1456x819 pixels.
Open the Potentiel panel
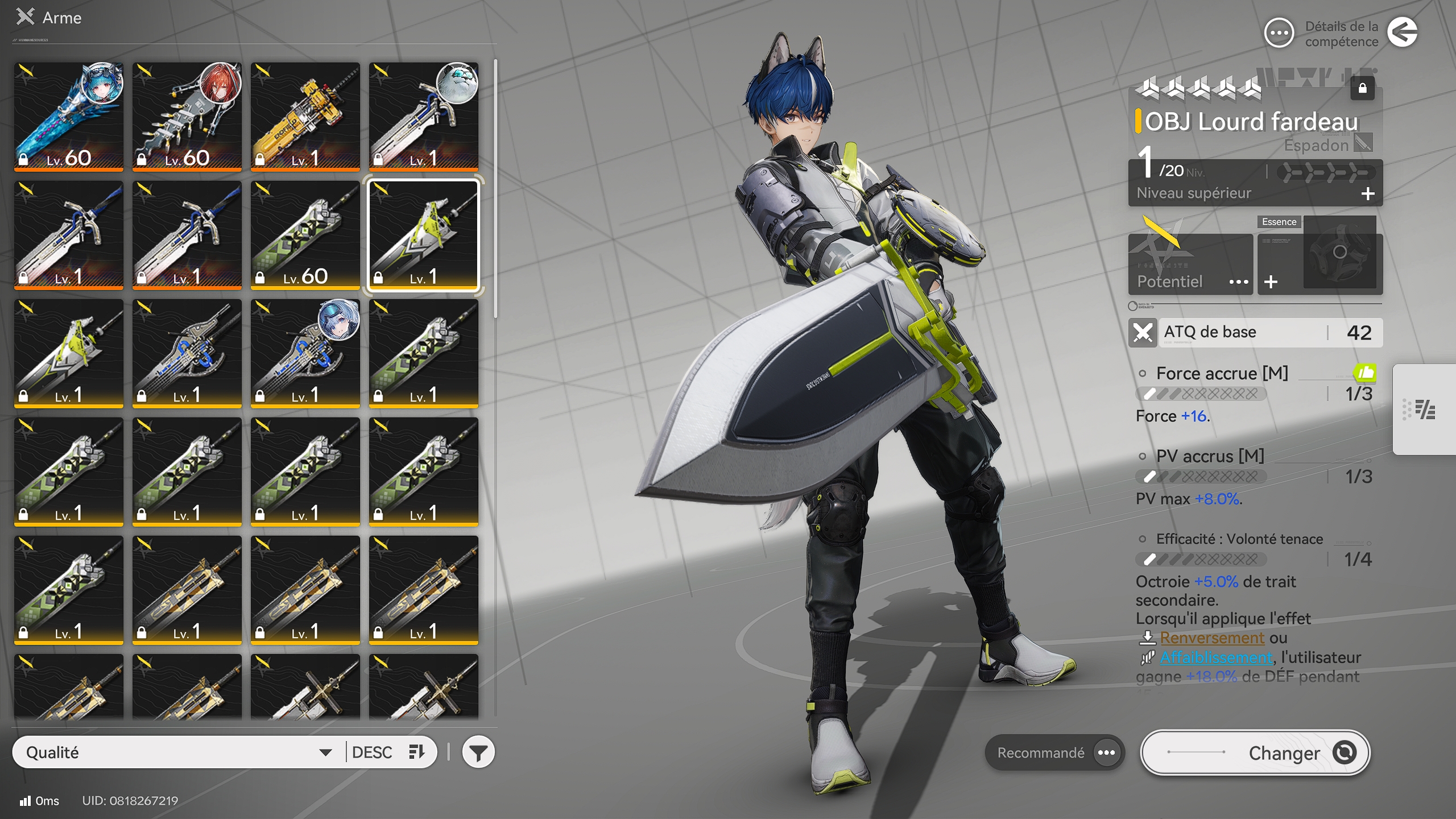[1190, 264]
